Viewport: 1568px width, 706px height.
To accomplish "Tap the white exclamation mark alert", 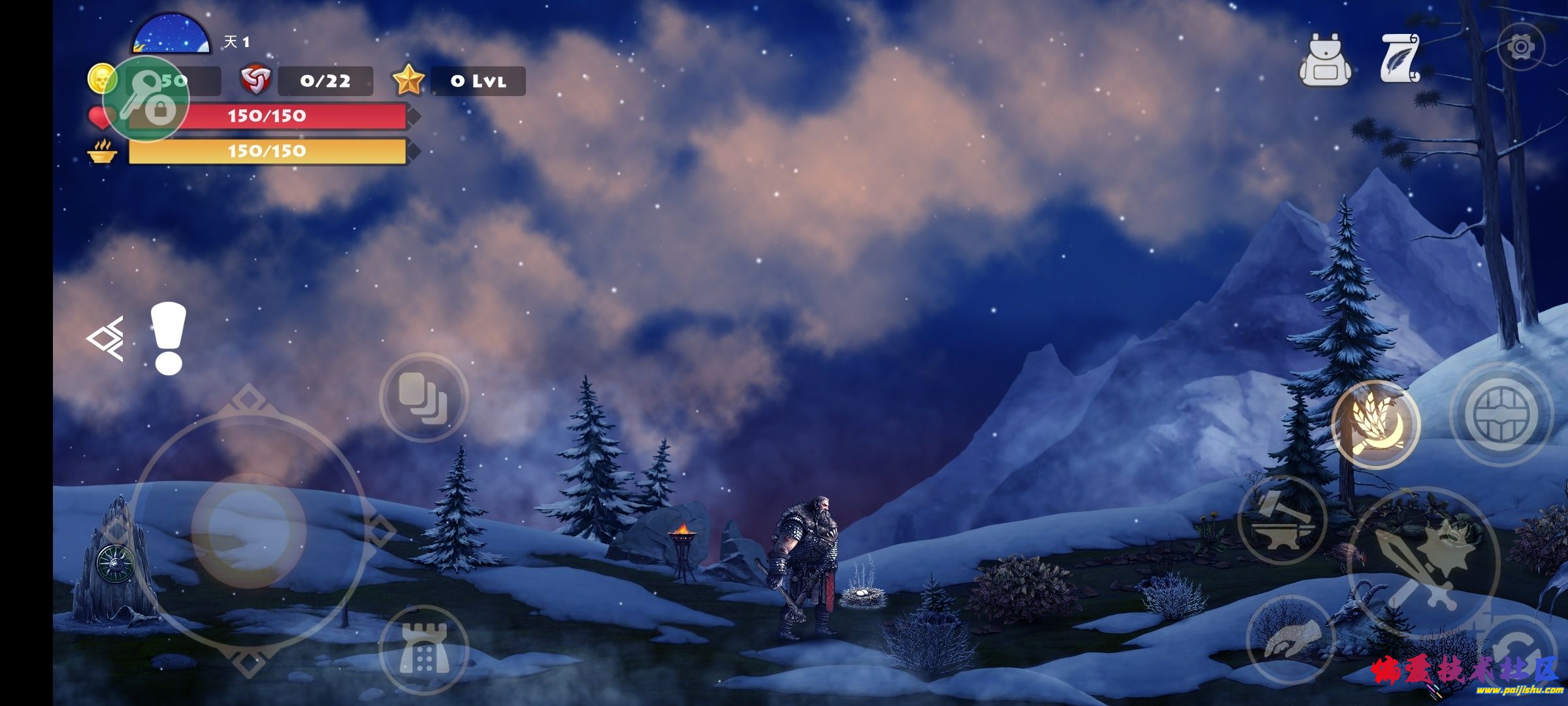I will point(168,339).
